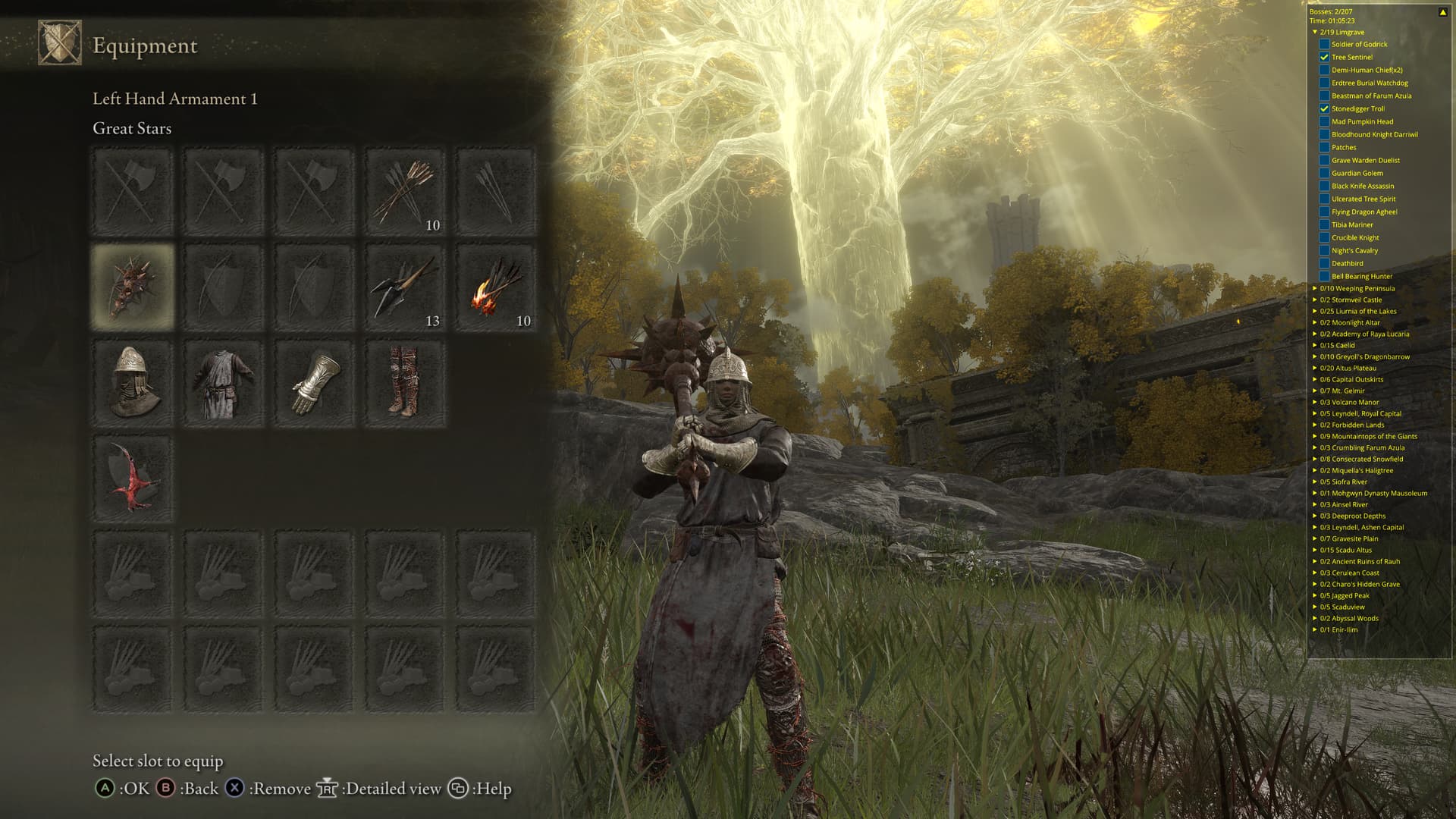
Task: Select the leg armor greaves slot
Action: click(405, 383)
